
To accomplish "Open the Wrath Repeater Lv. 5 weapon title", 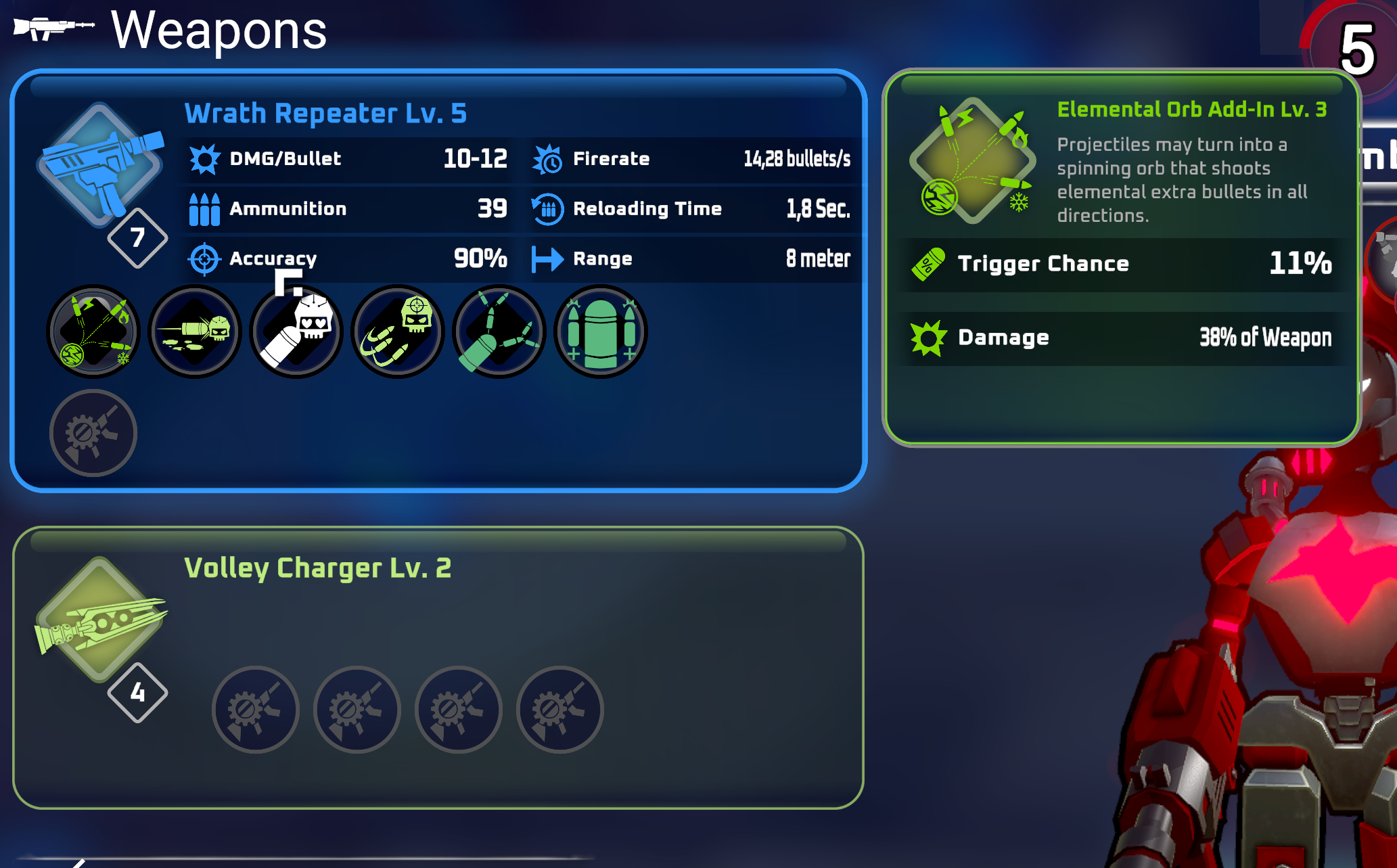I will (325, 114).
